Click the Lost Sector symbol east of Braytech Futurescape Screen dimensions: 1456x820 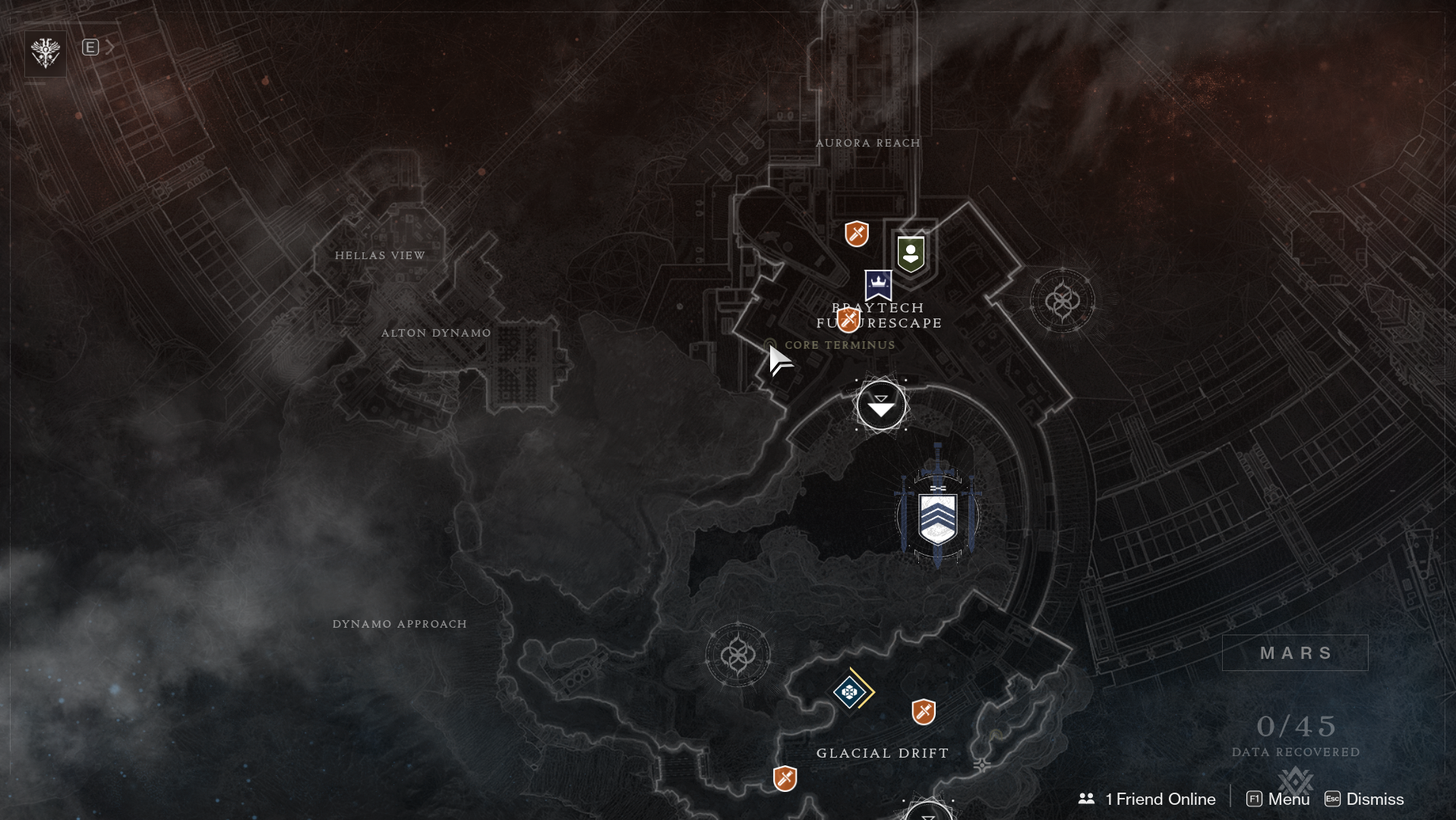tap(1062, 302)
